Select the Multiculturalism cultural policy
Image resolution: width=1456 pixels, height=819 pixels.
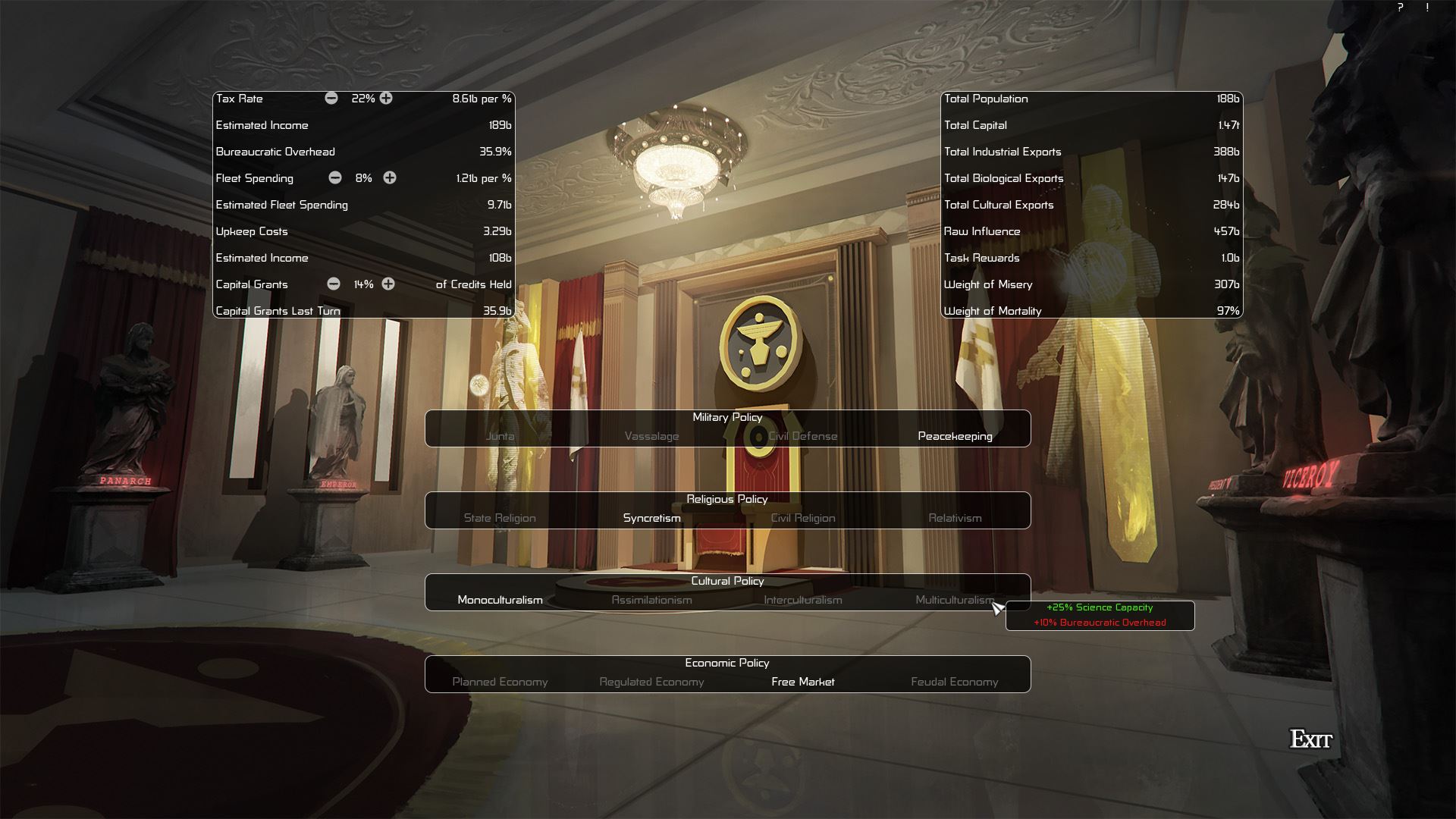[x=955, y=600]
